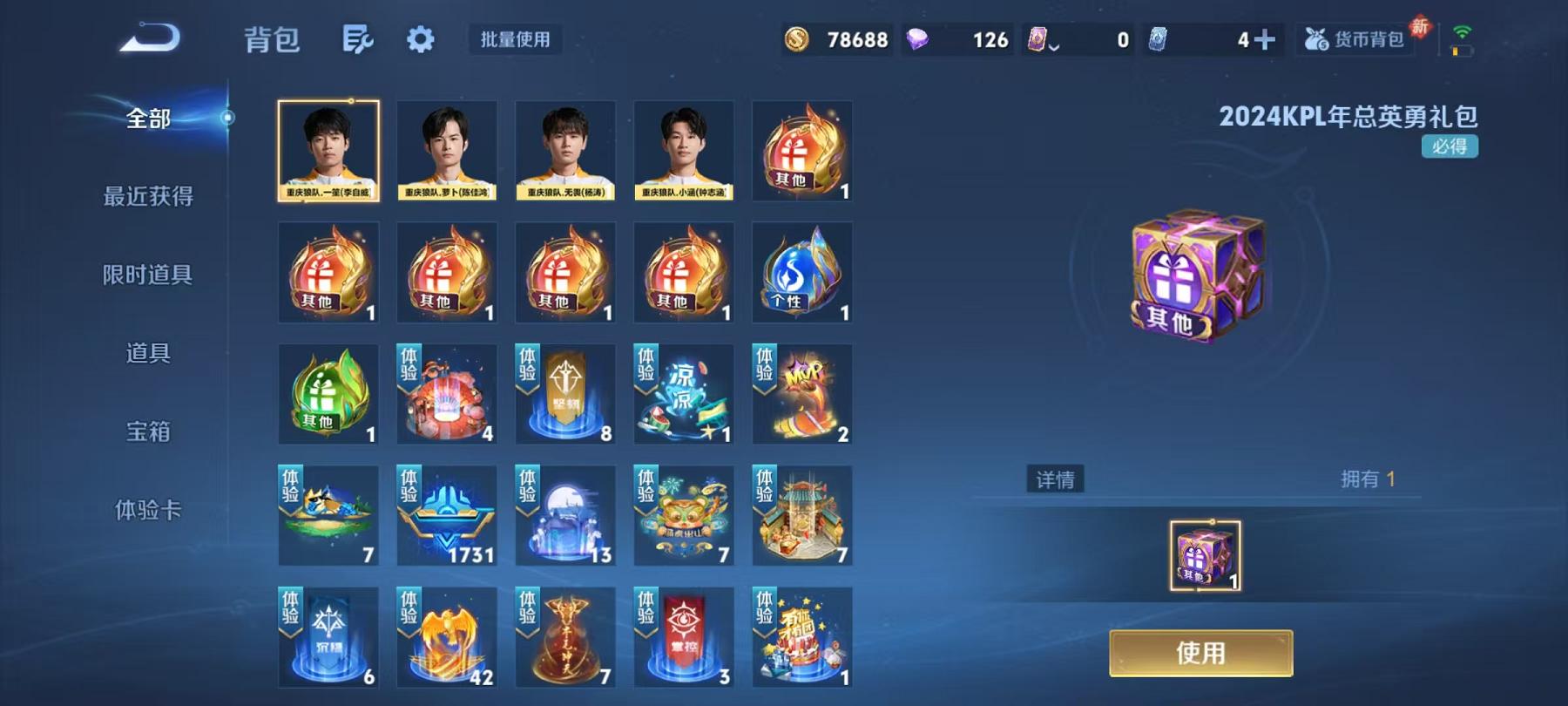Select the 详情 tab on the right panel

tap(1054, 479)
